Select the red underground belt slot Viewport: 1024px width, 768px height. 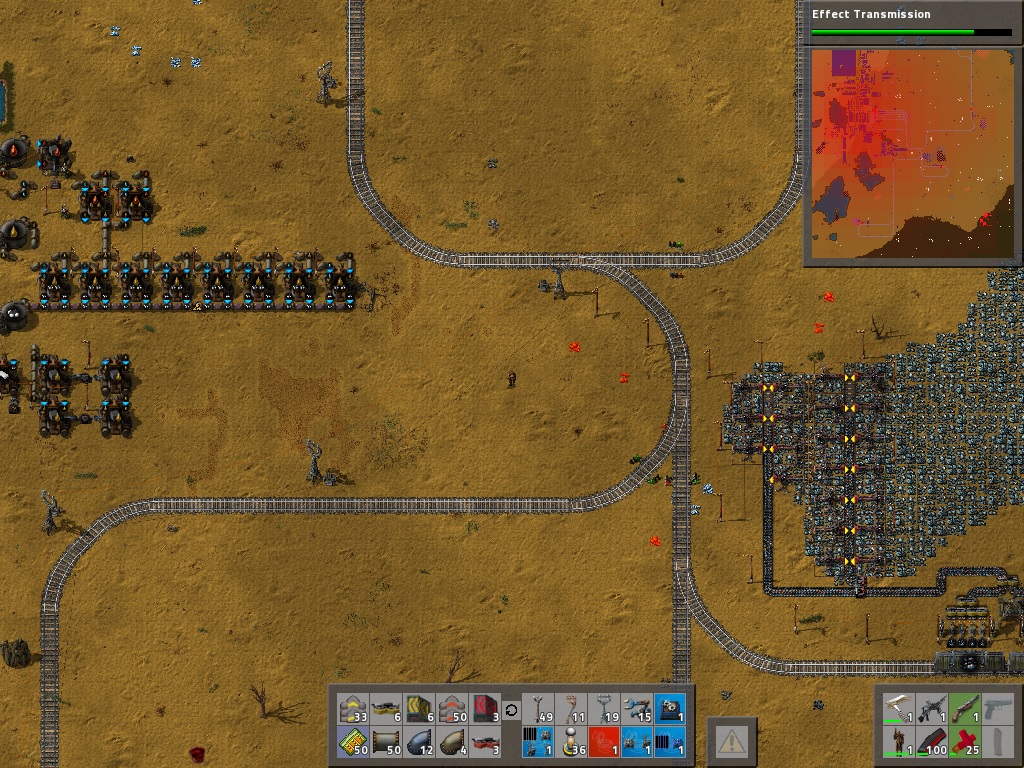[486, 709]
